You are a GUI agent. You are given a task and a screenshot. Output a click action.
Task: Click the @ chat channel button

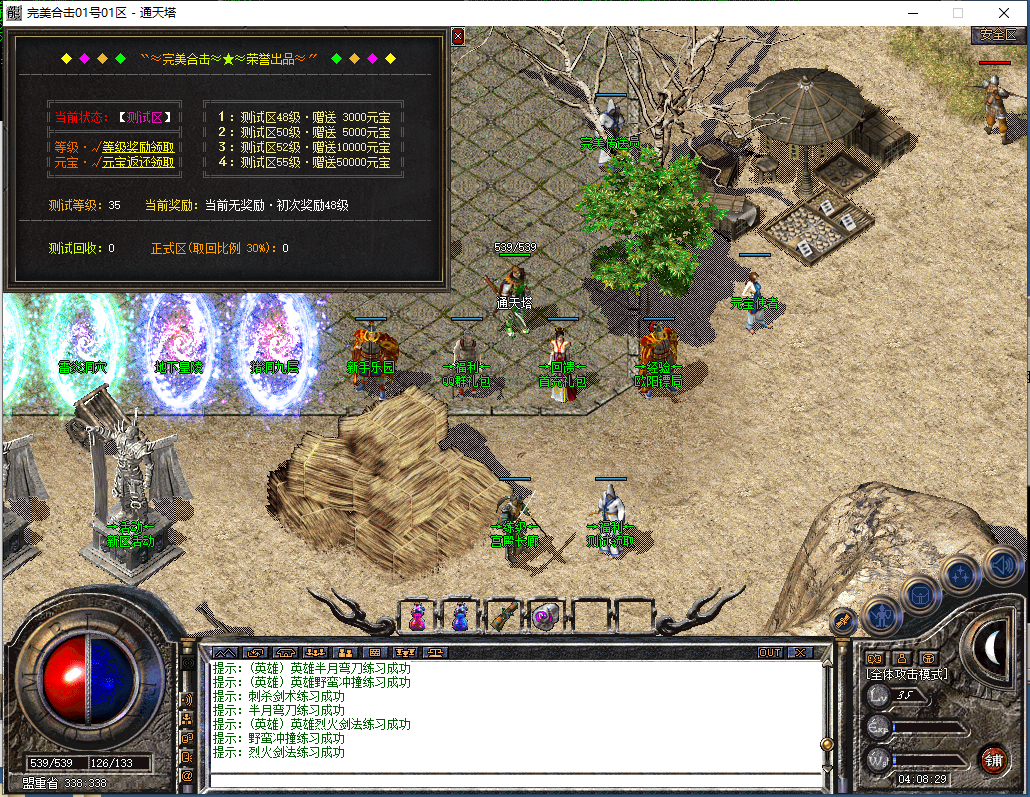tap(186, 775)
